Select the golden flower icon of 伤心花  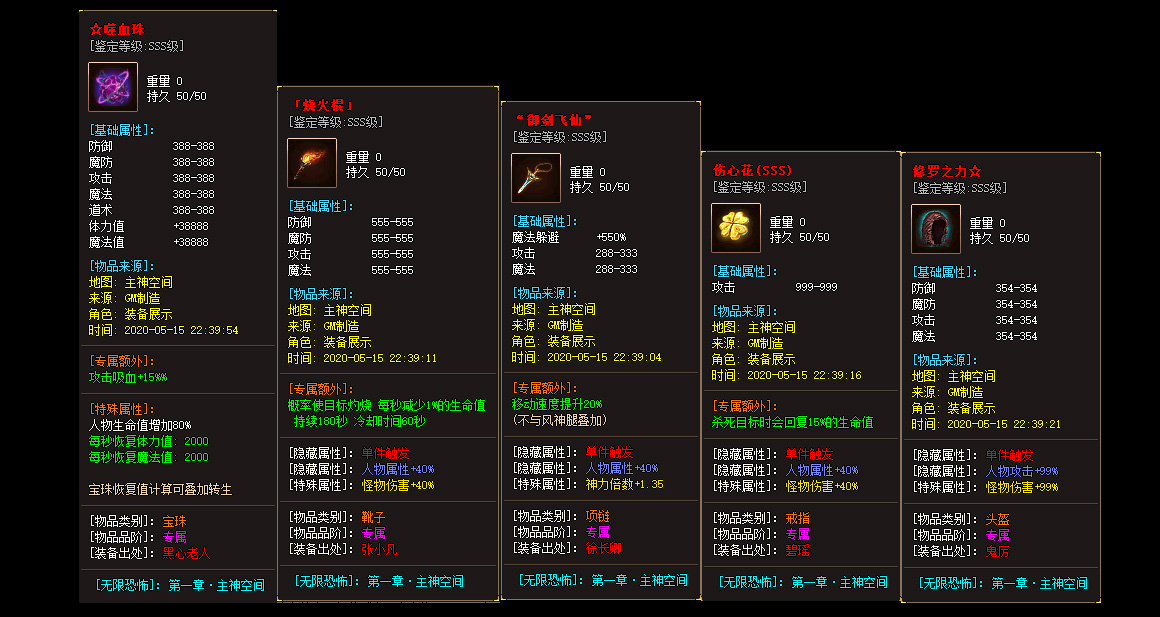[x=736, y=228]
